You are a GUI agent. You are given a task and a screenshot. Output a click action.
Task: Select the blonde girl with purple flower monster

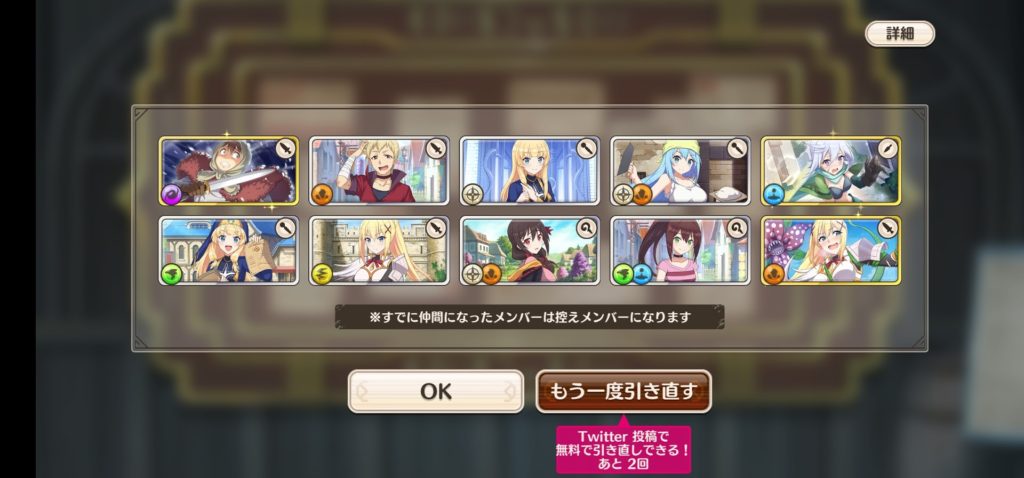830,250
